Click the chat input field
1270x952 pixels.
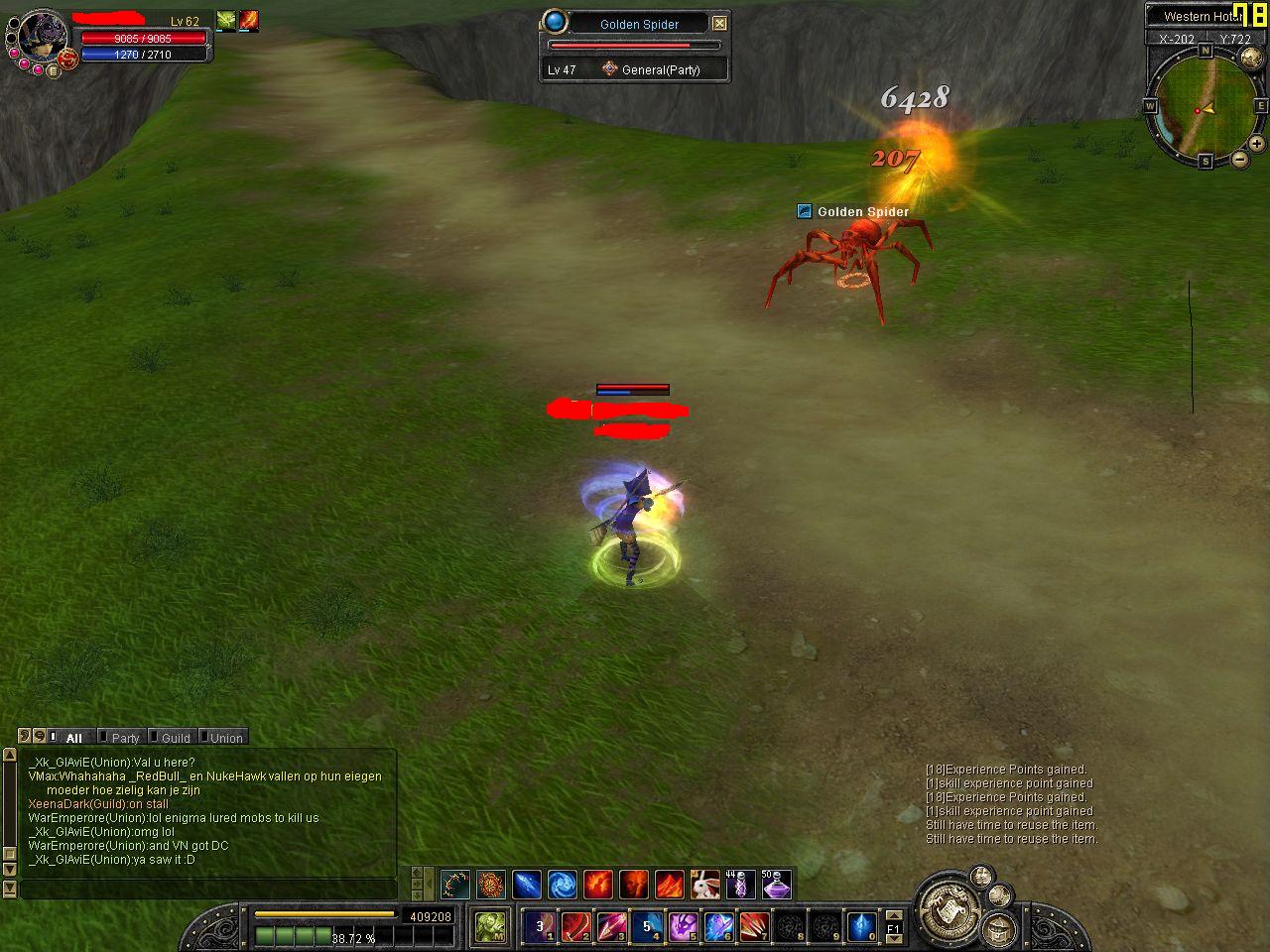click(208, 889)
